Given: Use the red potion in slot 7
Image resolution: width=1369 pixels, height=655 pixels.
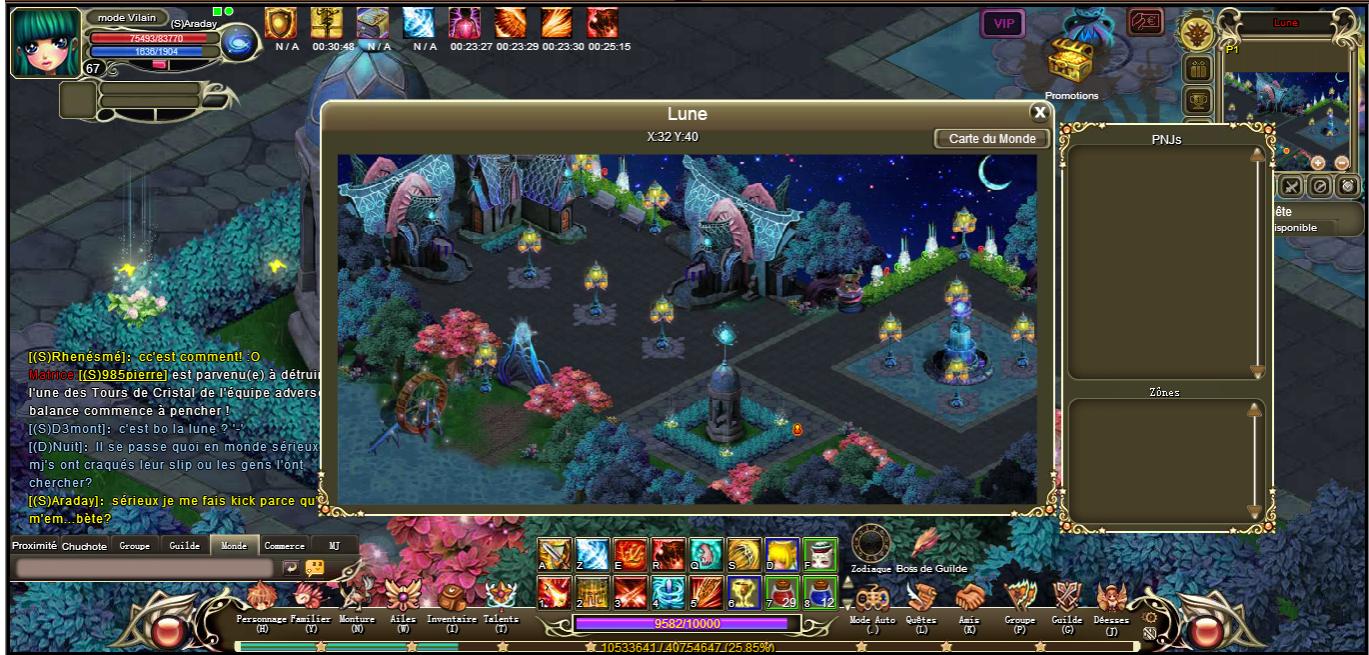Looking at the screenshot, I should tap(780, 593).
